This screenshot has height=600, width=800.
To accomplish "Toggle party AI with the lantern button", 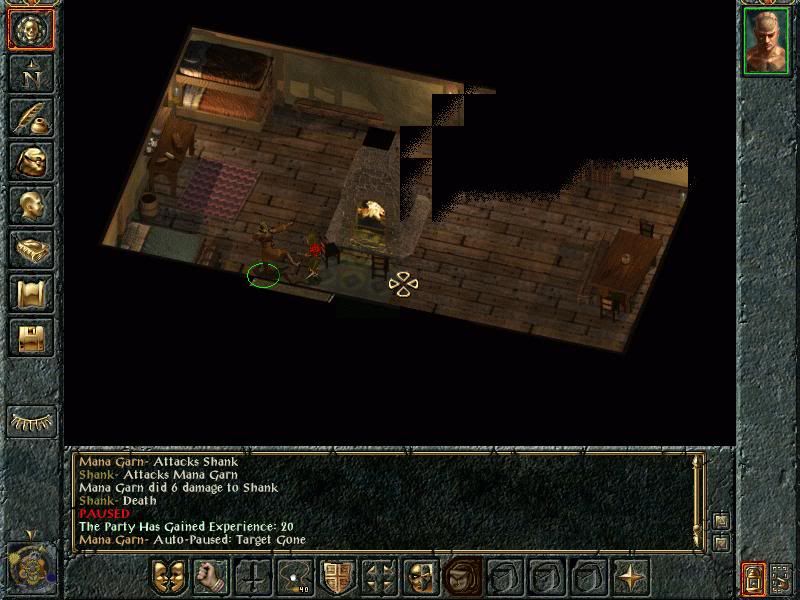I will [x=753, y=578].
